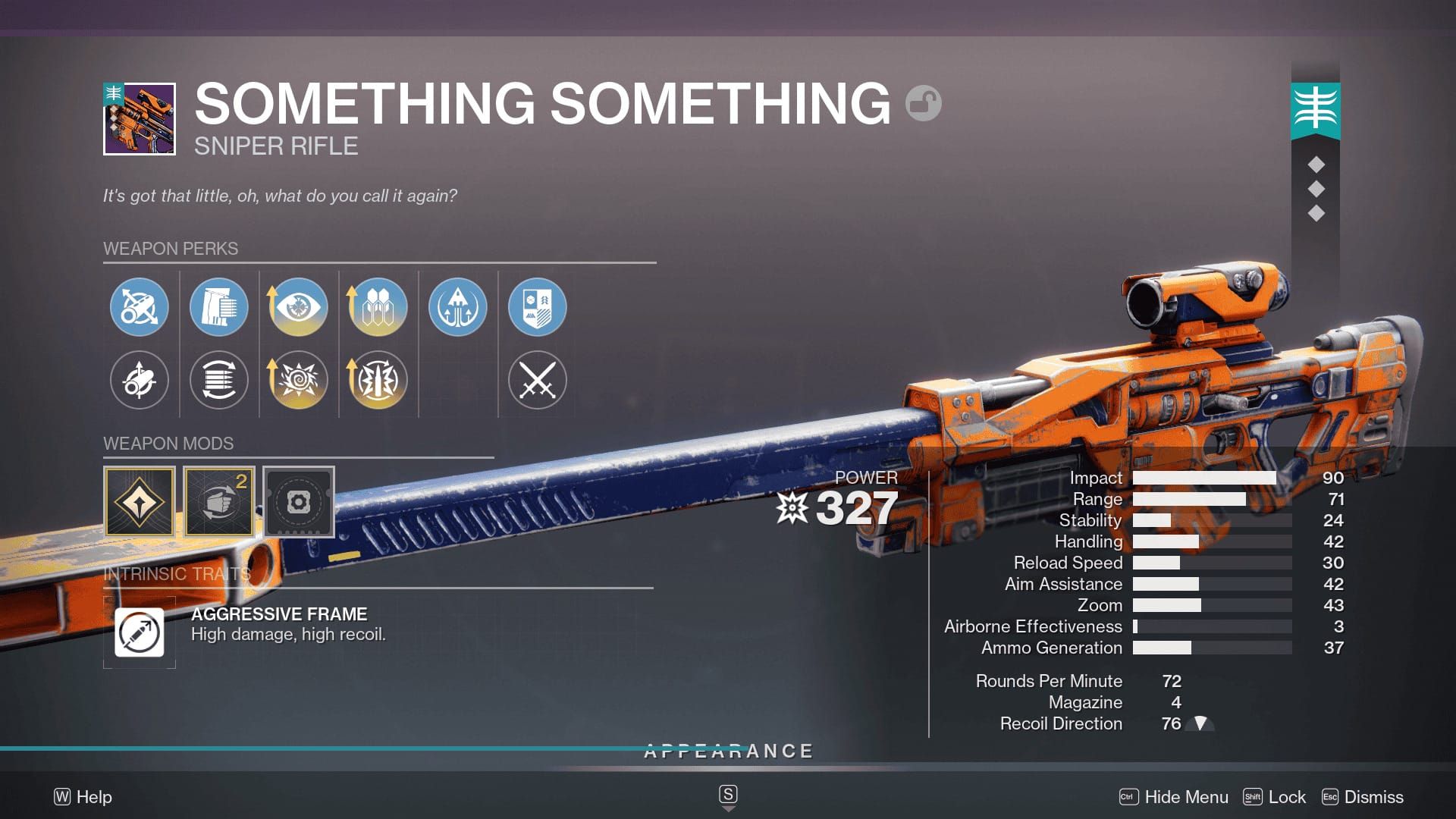Click the Something Something weapon thumbnail
1456x819 pixels.
coord(140,119)
